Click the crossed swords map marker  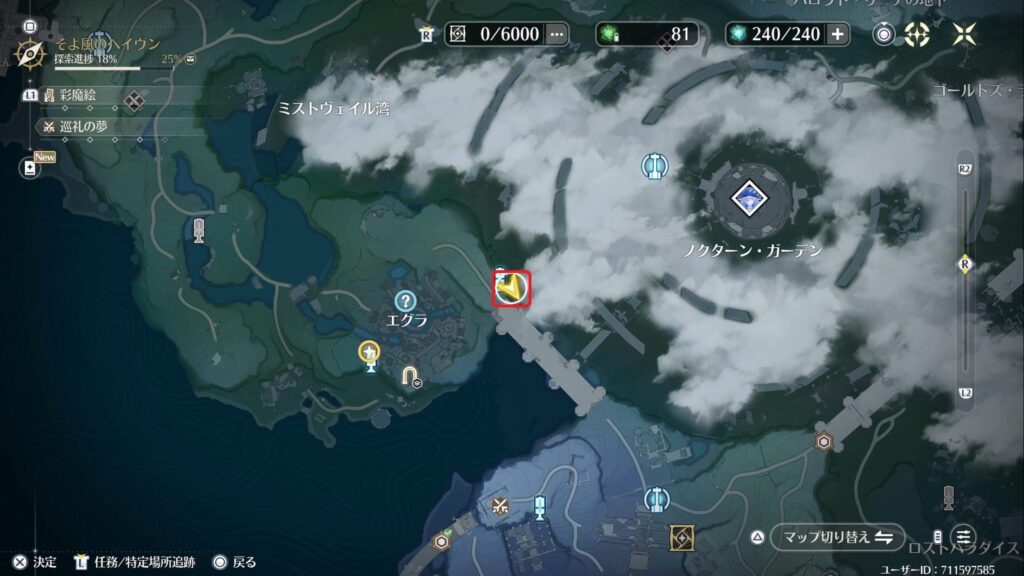point(501,507)
